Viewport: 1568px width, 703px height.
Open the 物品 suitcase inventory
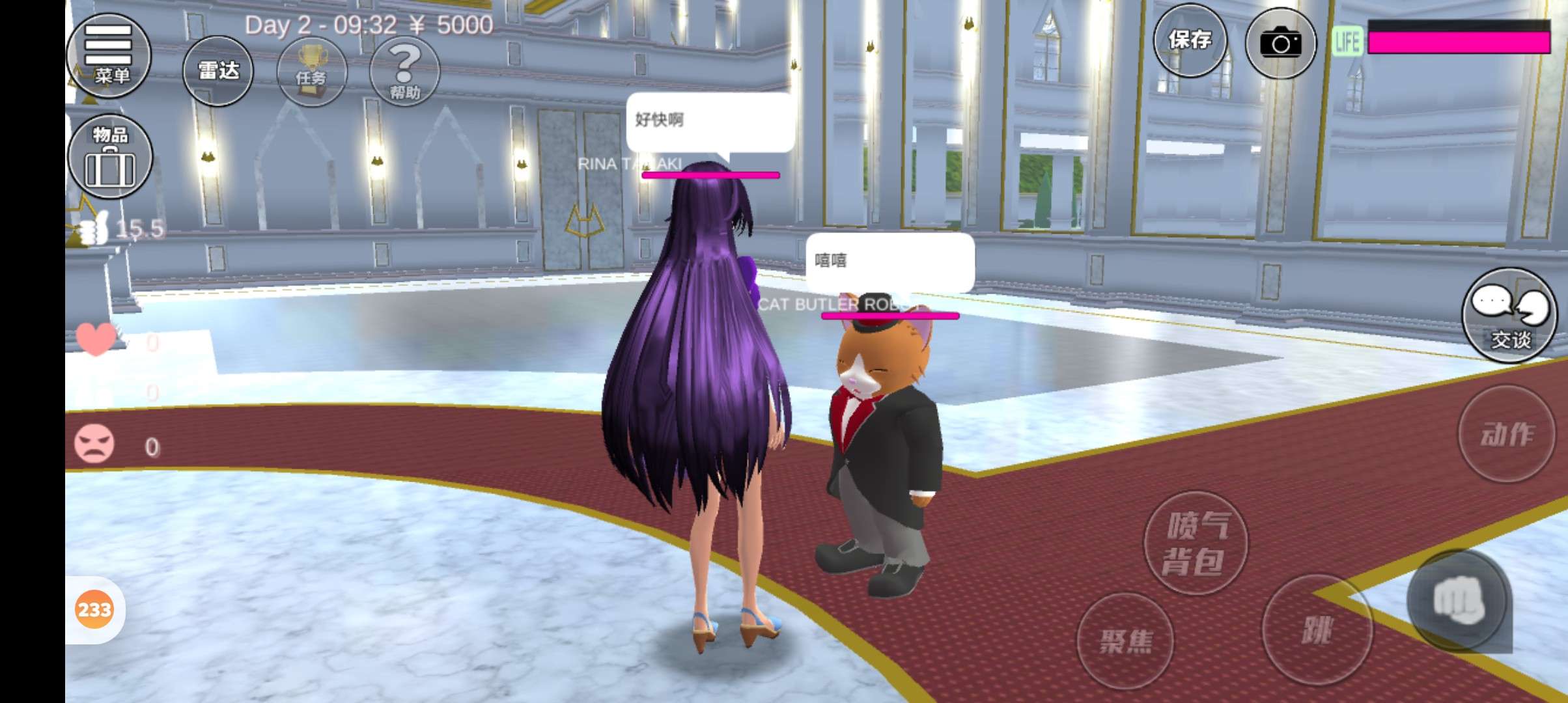[110, 156]
